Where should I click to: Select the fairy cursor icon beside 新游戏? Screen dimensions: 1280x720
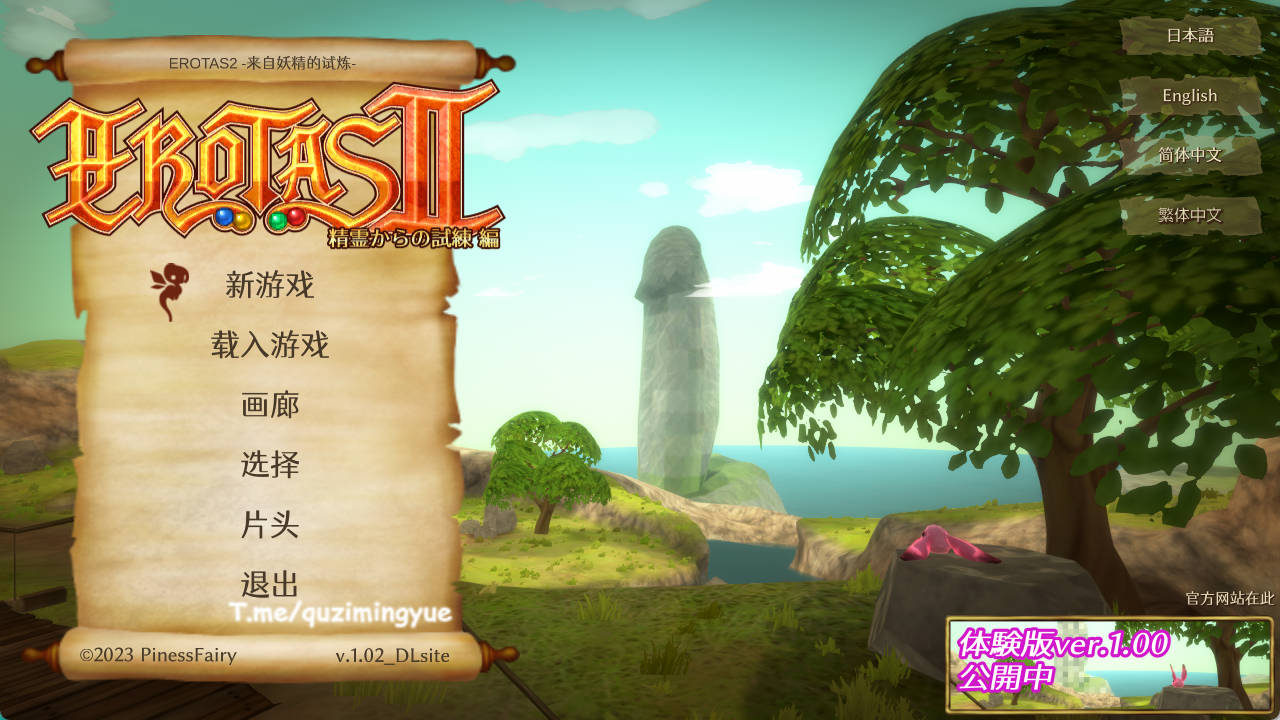[x=170, y=285]
